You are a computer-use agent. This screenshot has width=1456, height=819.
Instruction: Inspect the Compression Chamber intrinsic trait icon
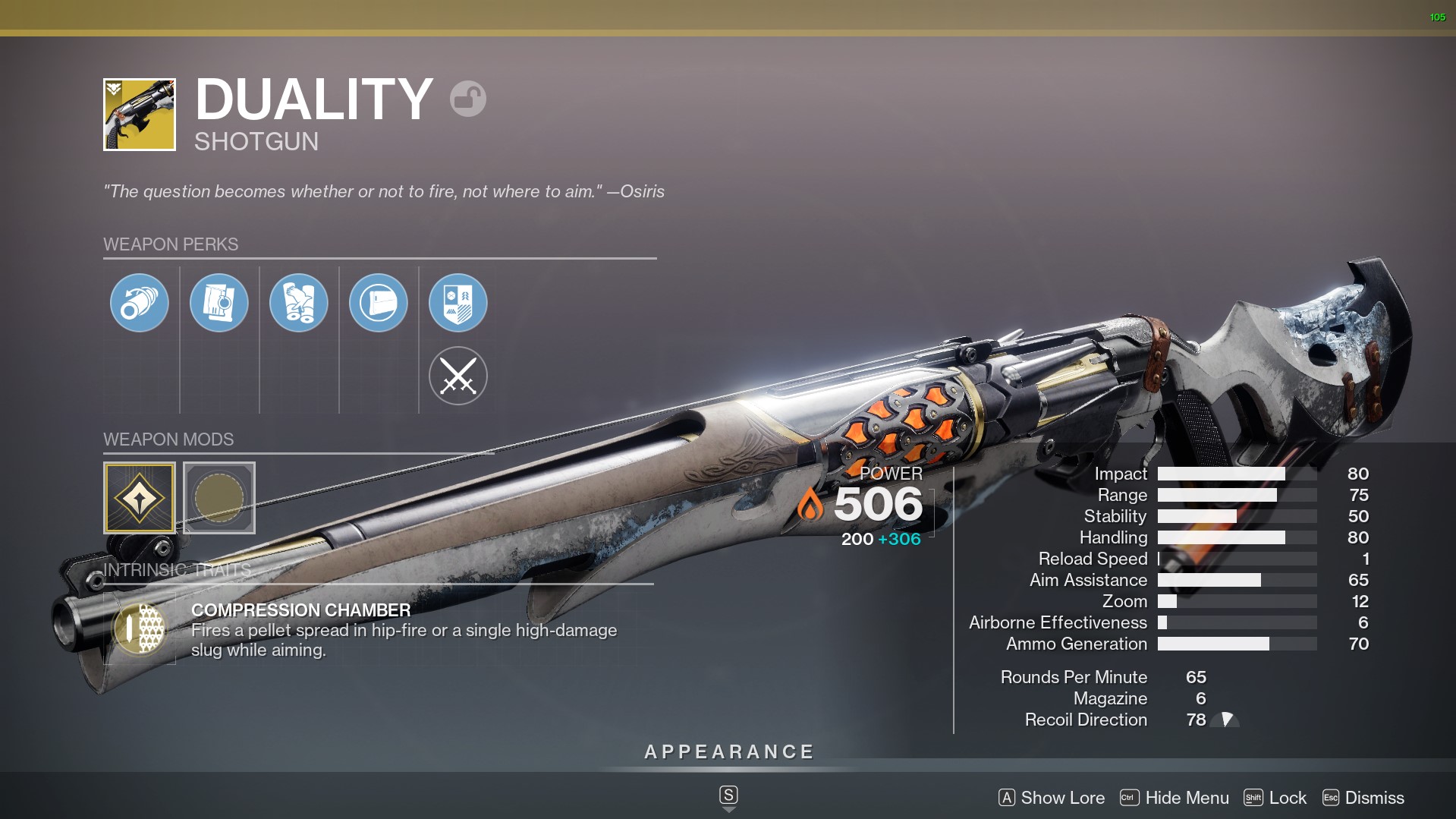140,629
